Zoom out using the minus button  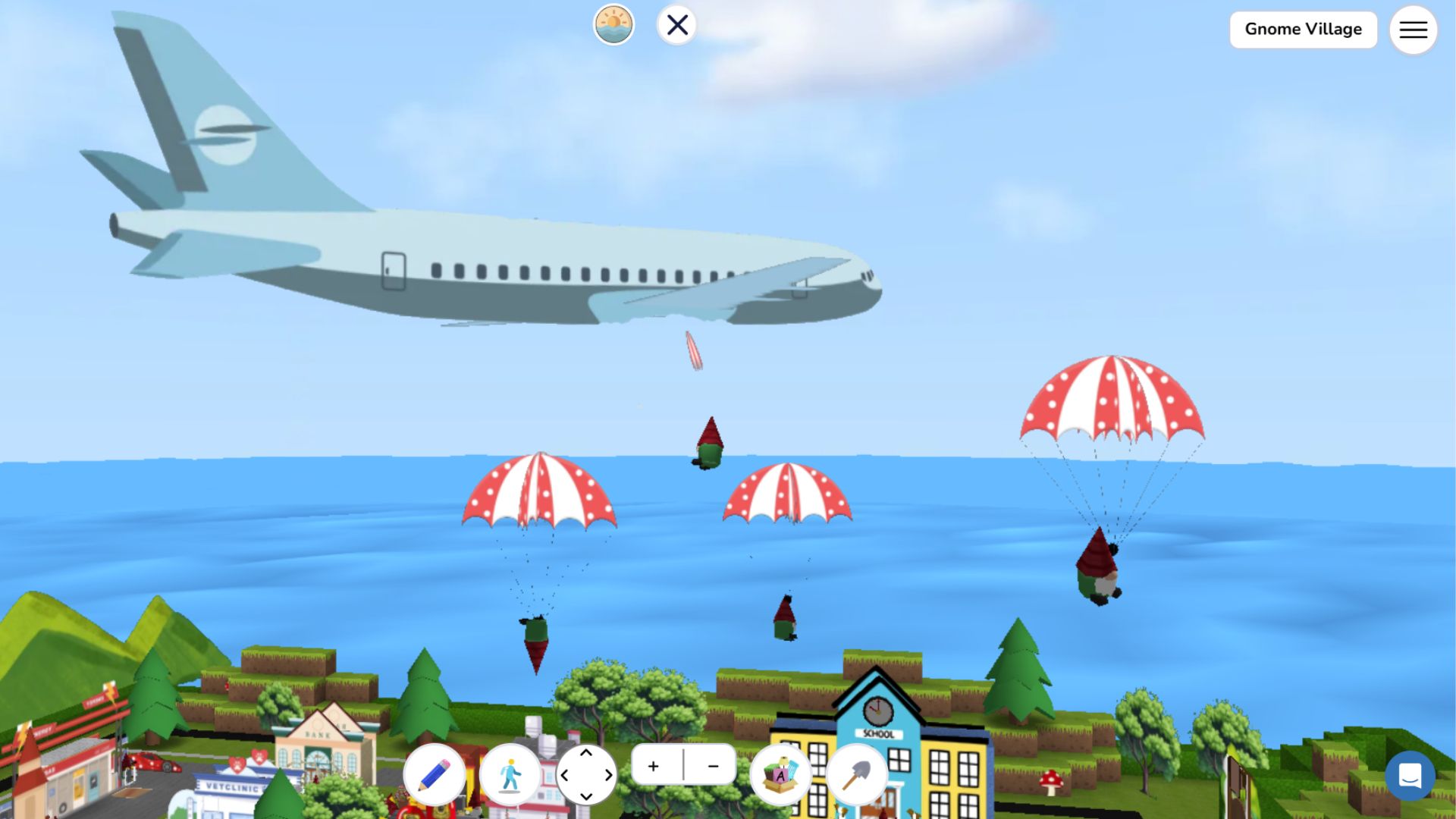coord(711,766)
